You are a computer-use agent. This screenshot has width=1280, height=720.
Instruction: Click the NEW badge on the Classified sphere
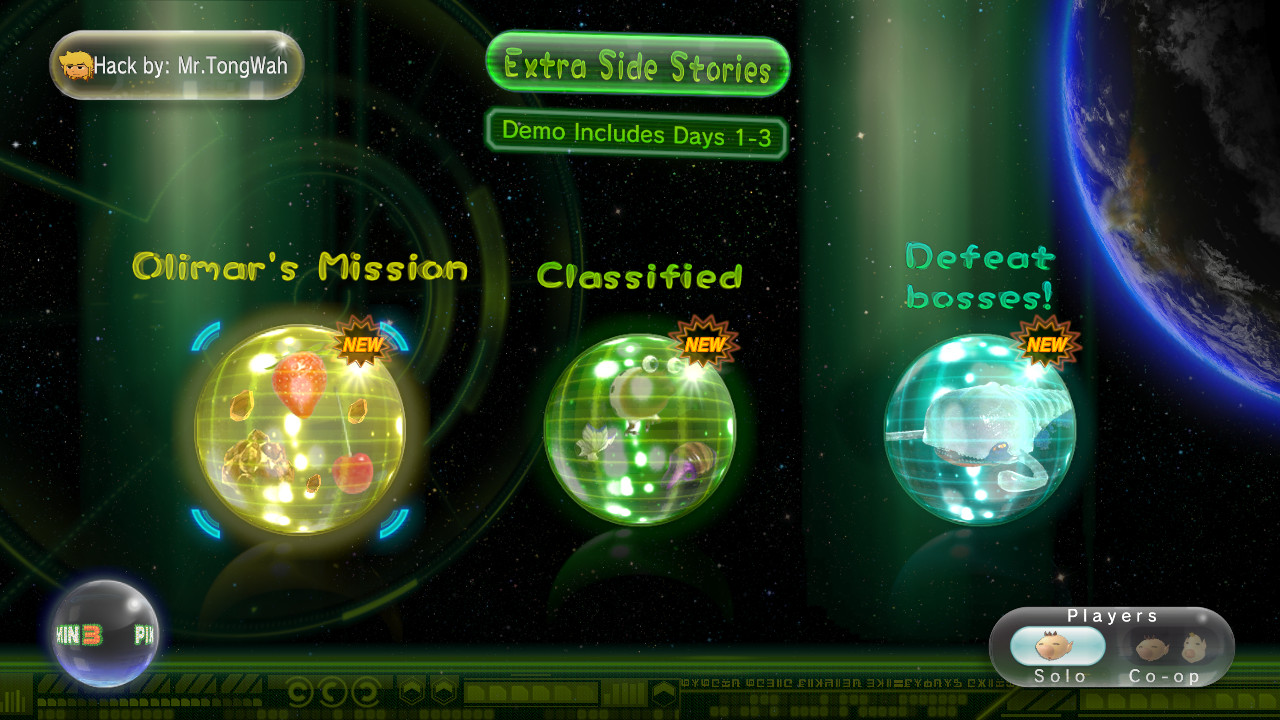coord(706,345)
